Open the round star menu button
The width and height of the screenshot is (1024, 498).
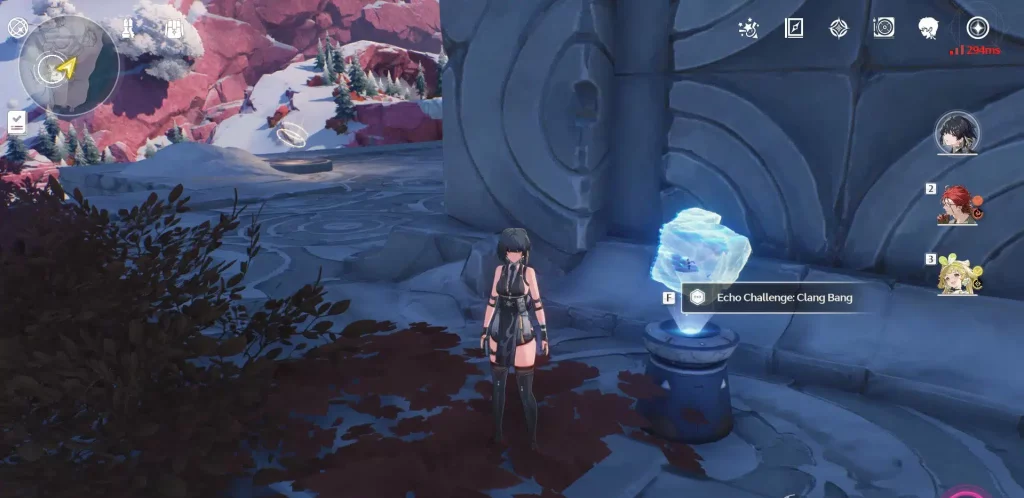click(x=977, y=28)
